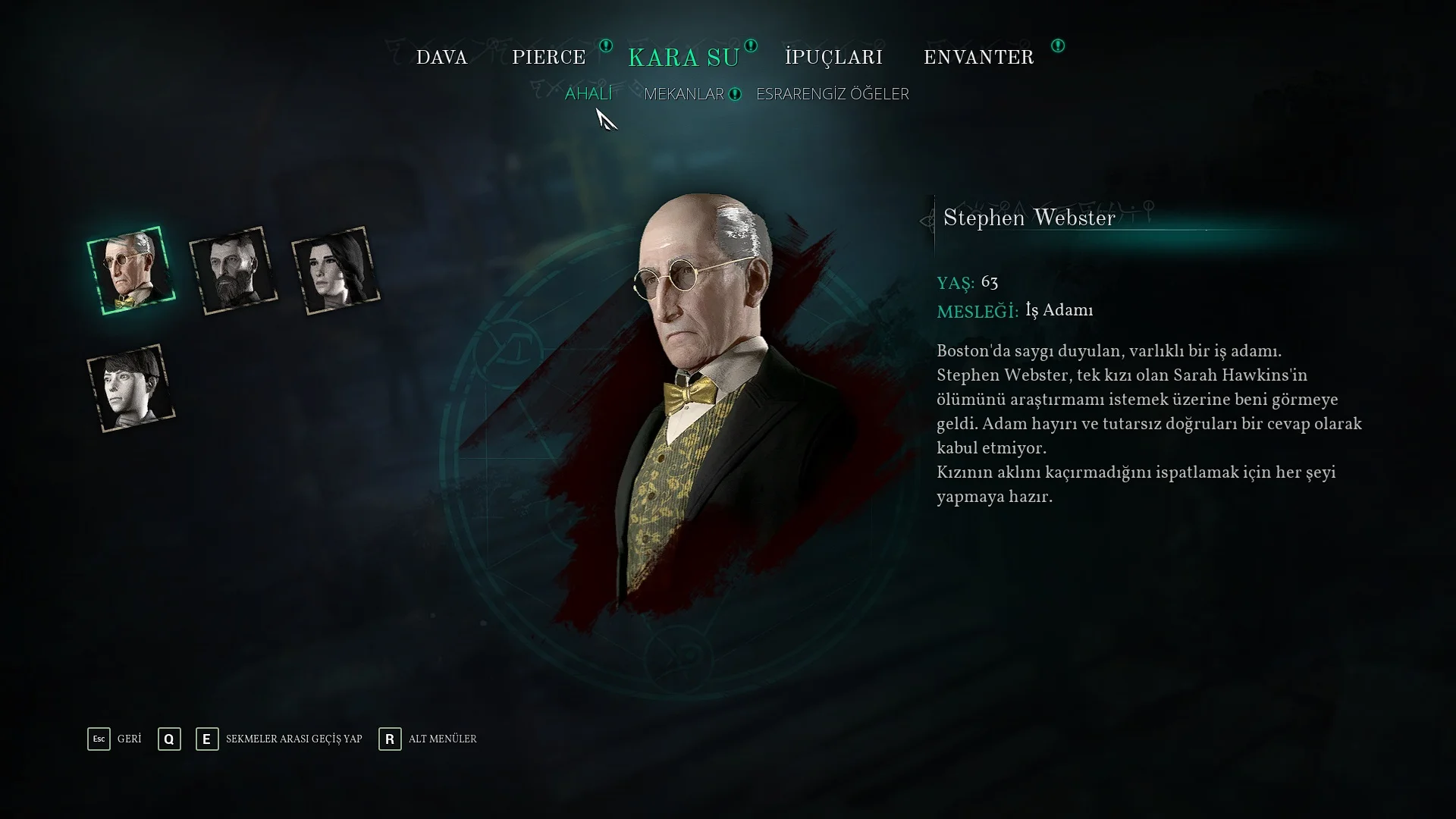Pick the portrait of the person in a cap
Screen dimensions: 1456x819
(131, 388)
